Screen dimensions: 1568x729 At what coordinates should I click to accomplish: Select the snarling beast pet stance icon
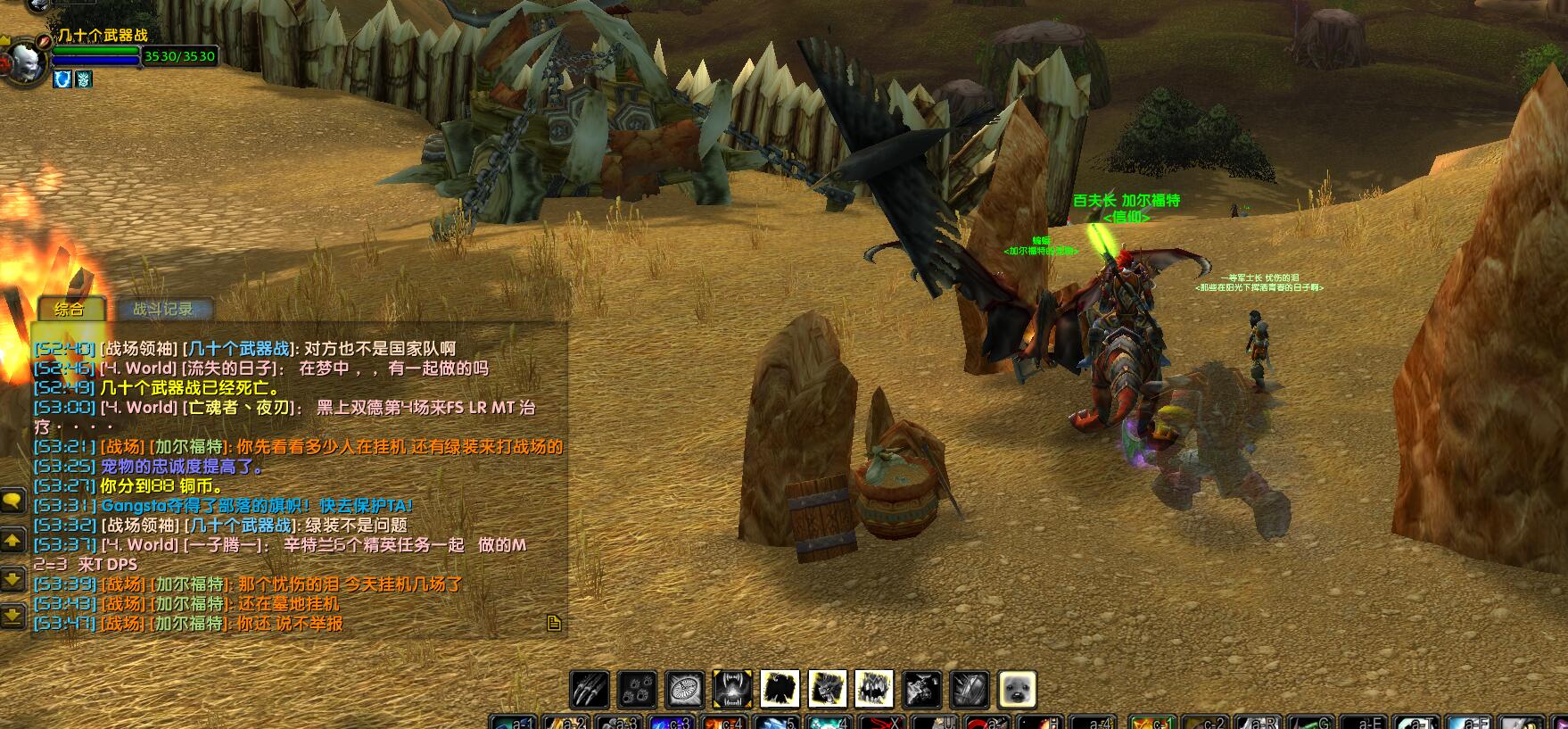(x=827, y=690)
